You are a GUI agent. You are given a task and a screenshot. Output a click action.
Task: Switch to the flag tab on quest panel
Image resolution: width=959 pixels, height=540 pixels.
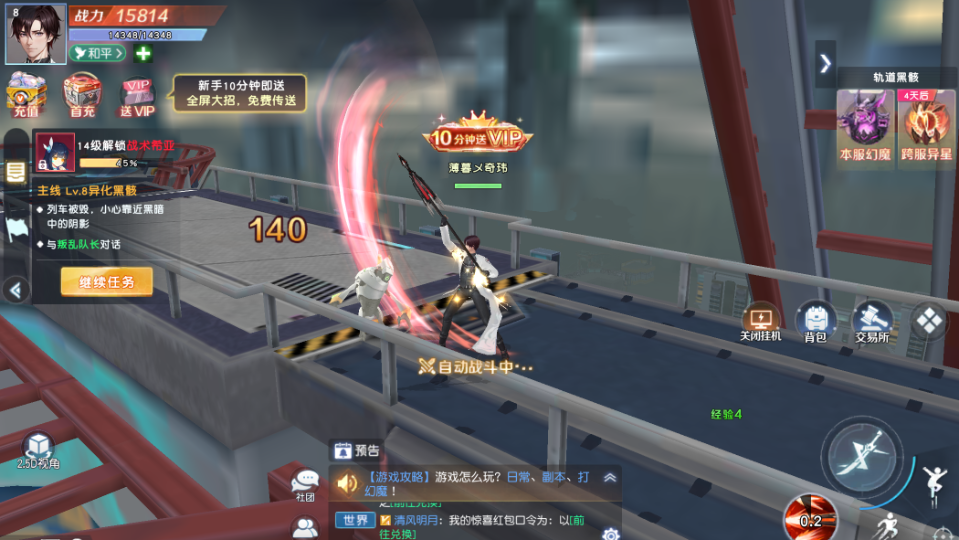pos(15,229)
